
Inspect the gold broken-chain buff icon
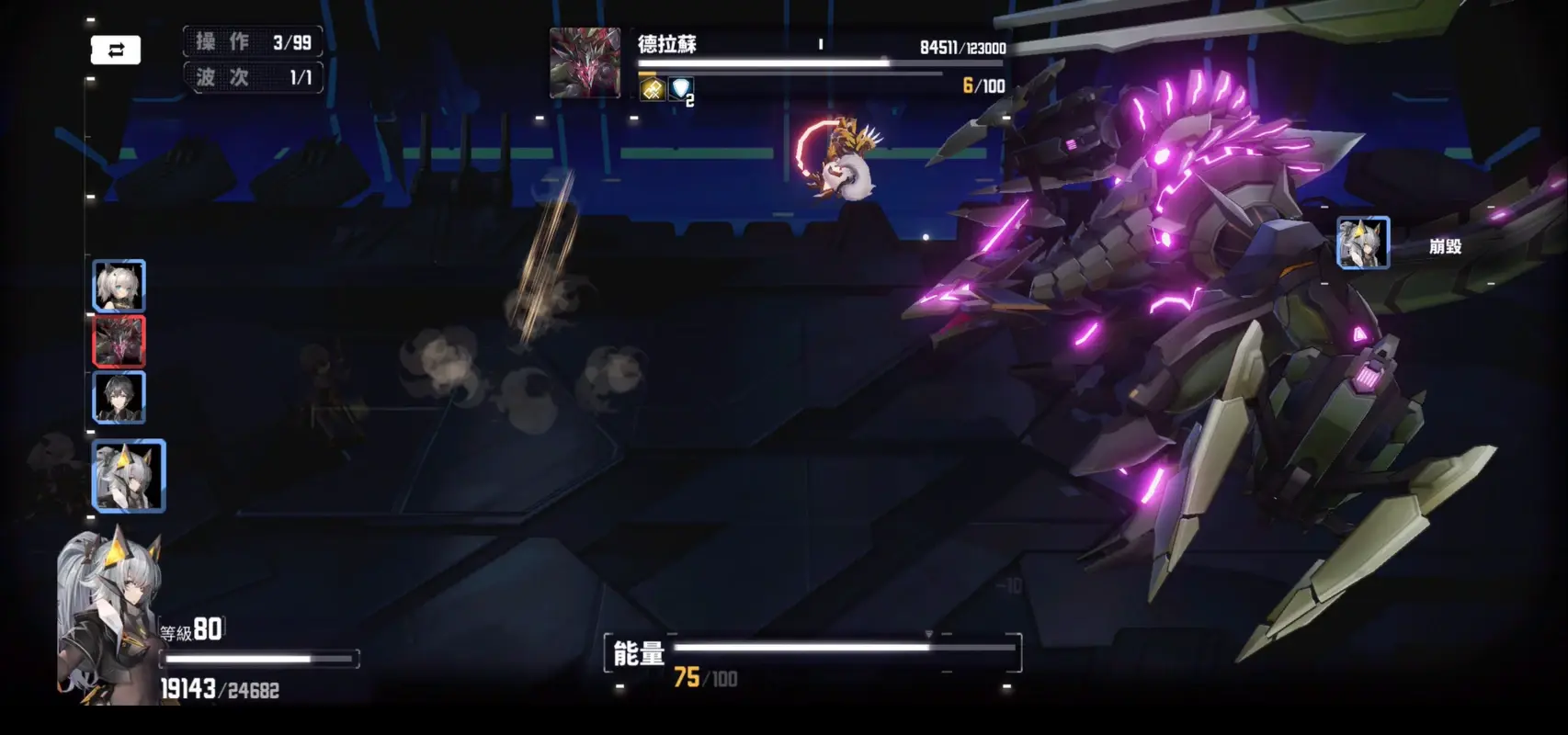point(652,89)
